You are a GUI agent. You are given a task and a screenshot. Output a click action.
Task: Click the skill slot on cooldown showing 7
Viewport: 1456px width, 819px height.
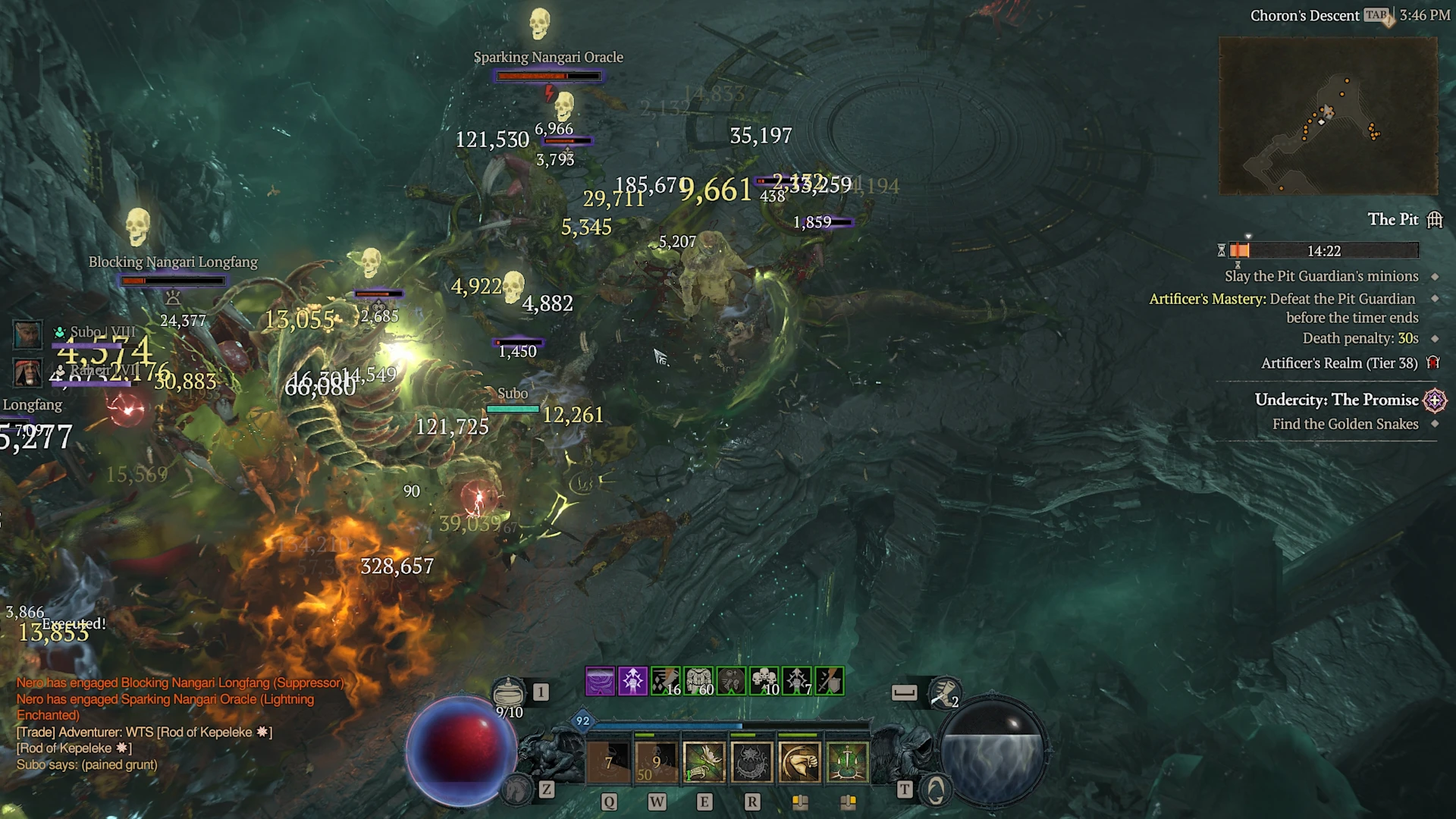coord(608,761)
